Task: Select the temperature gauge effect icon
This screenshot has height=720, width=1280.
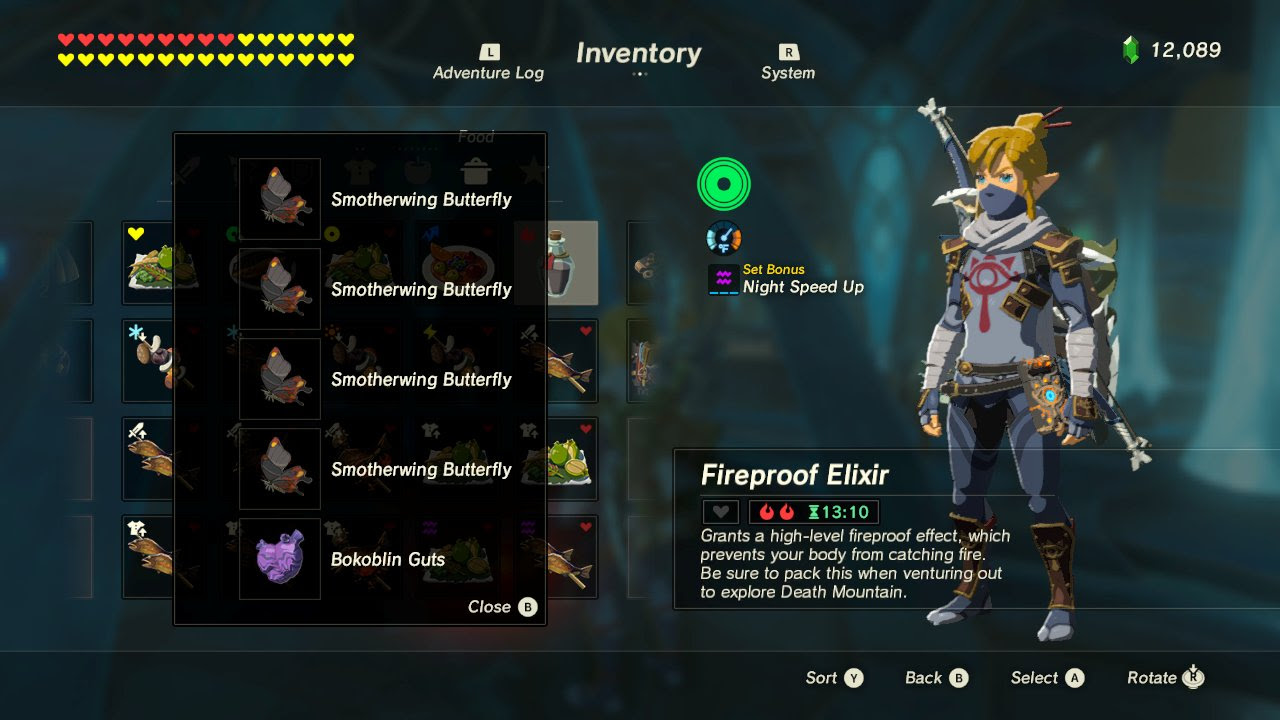Action: pyautogui.click(x=722, y=238)
